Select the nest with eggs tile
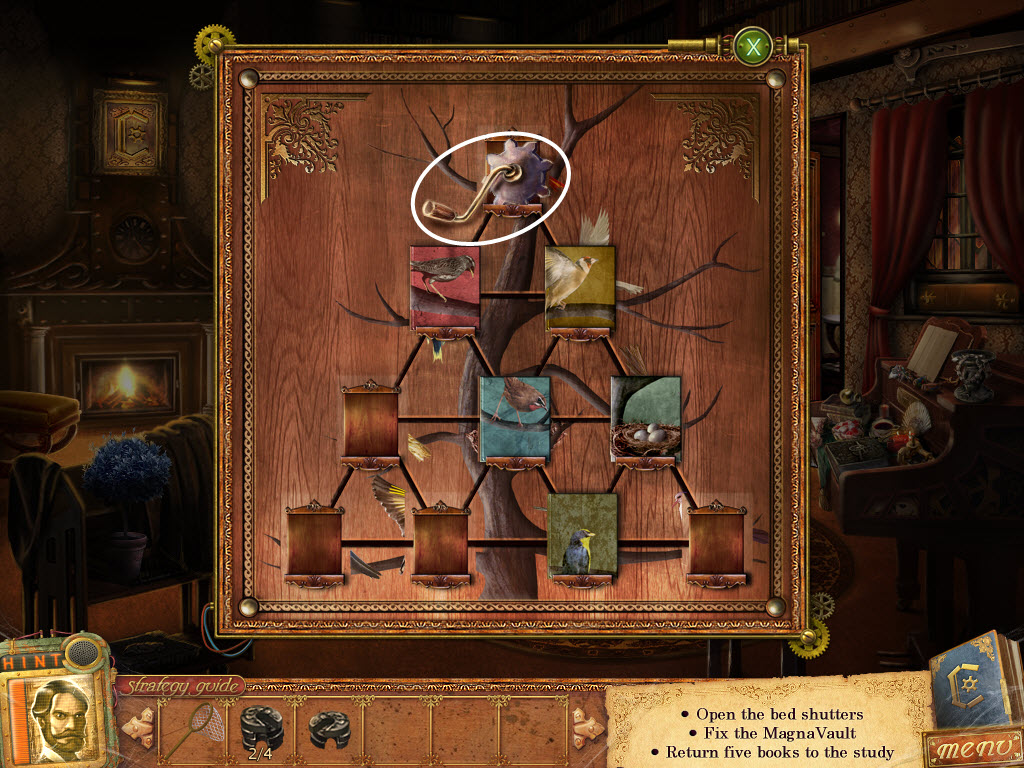 pyautogui.click(x=646, y=418)
